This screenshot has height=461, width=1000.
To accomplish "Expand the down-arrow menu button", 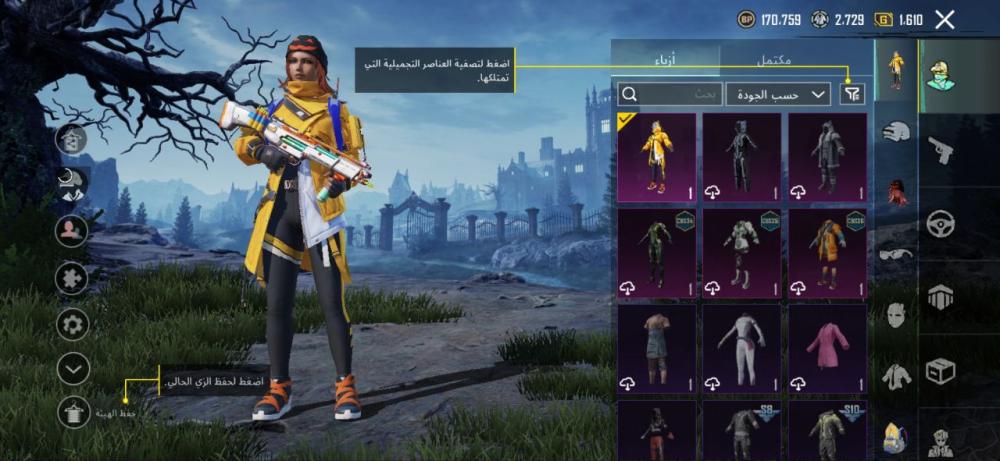I will [74, 369].
